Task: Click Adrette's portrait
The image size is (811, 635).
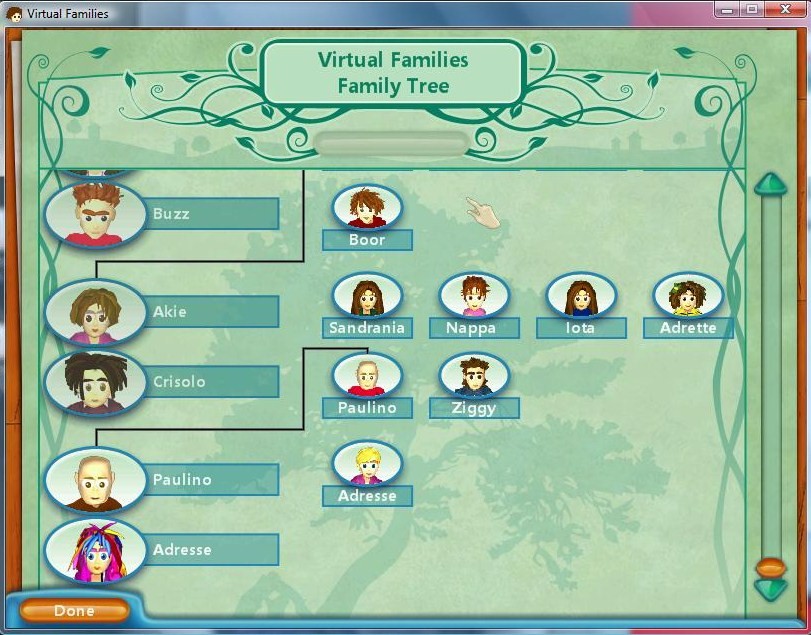Action: tap(688, 296)
